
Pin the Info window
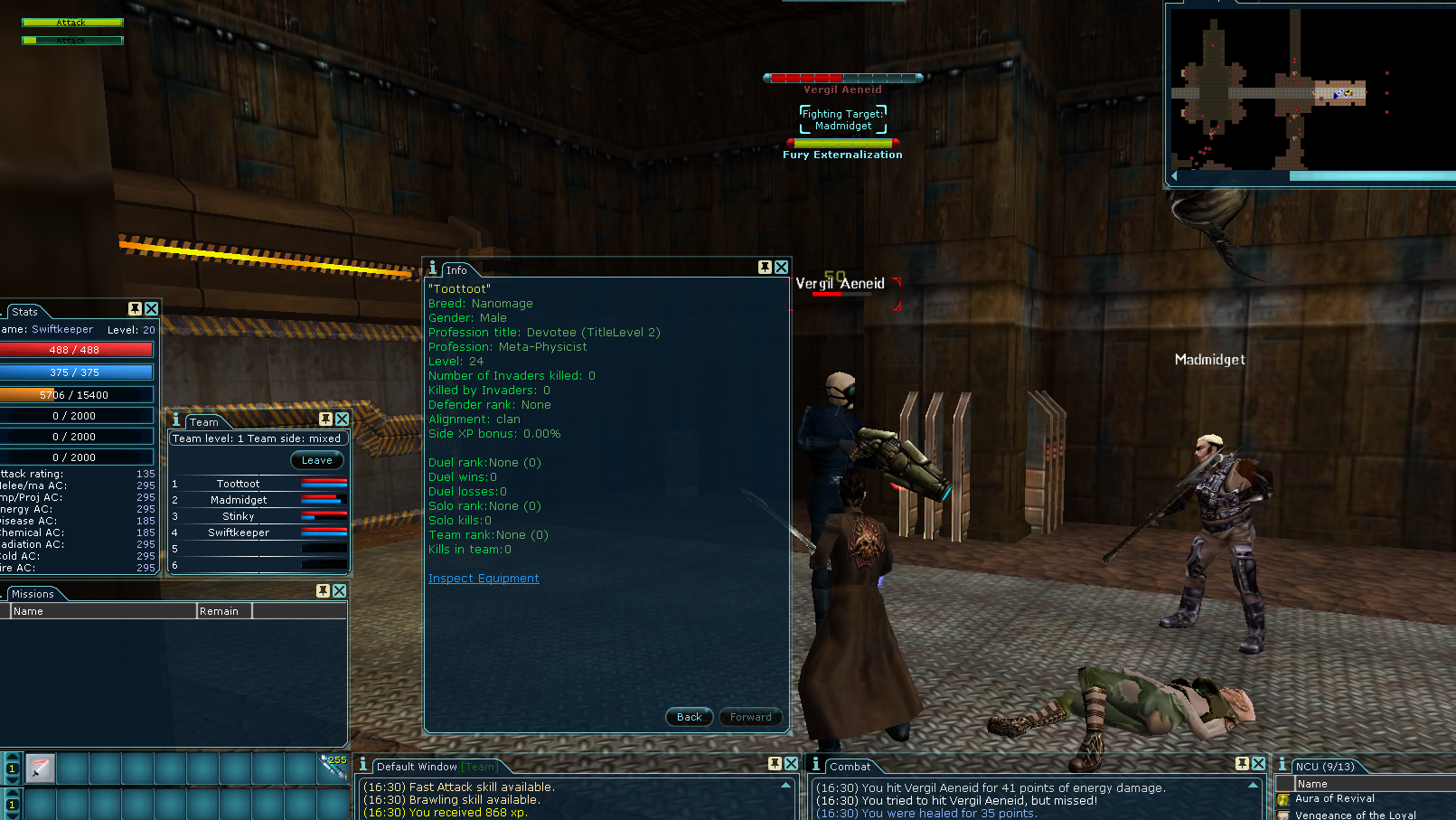click(765, 268)
